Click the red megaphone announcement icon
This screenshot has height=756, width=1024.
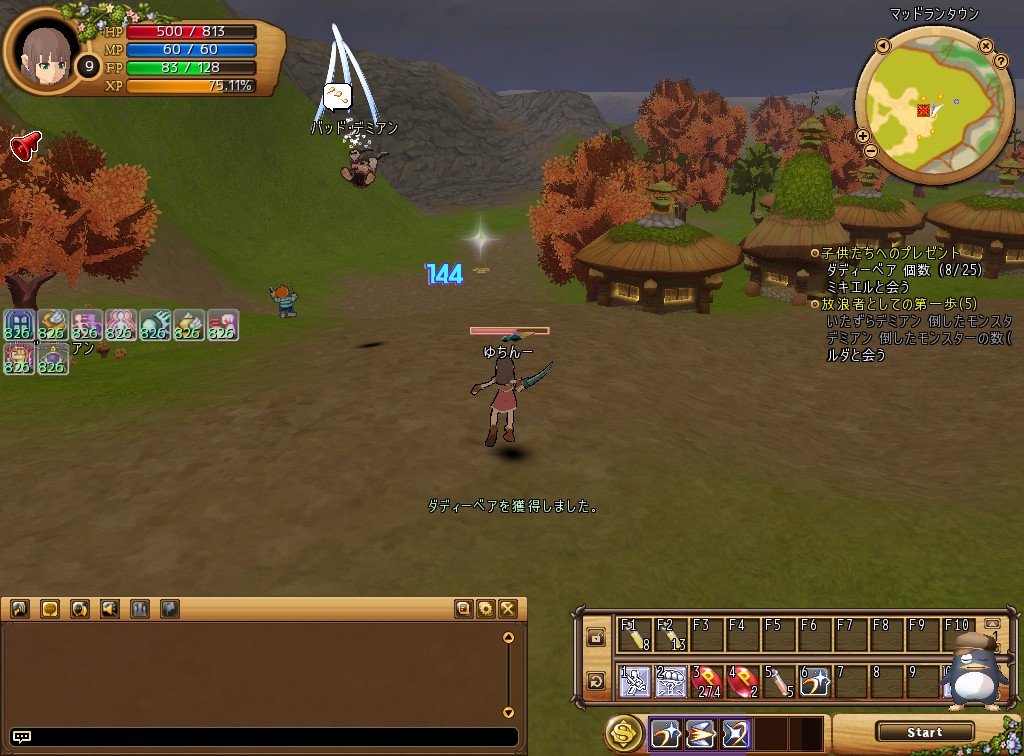pyautogui.click(x=24, y=147)
